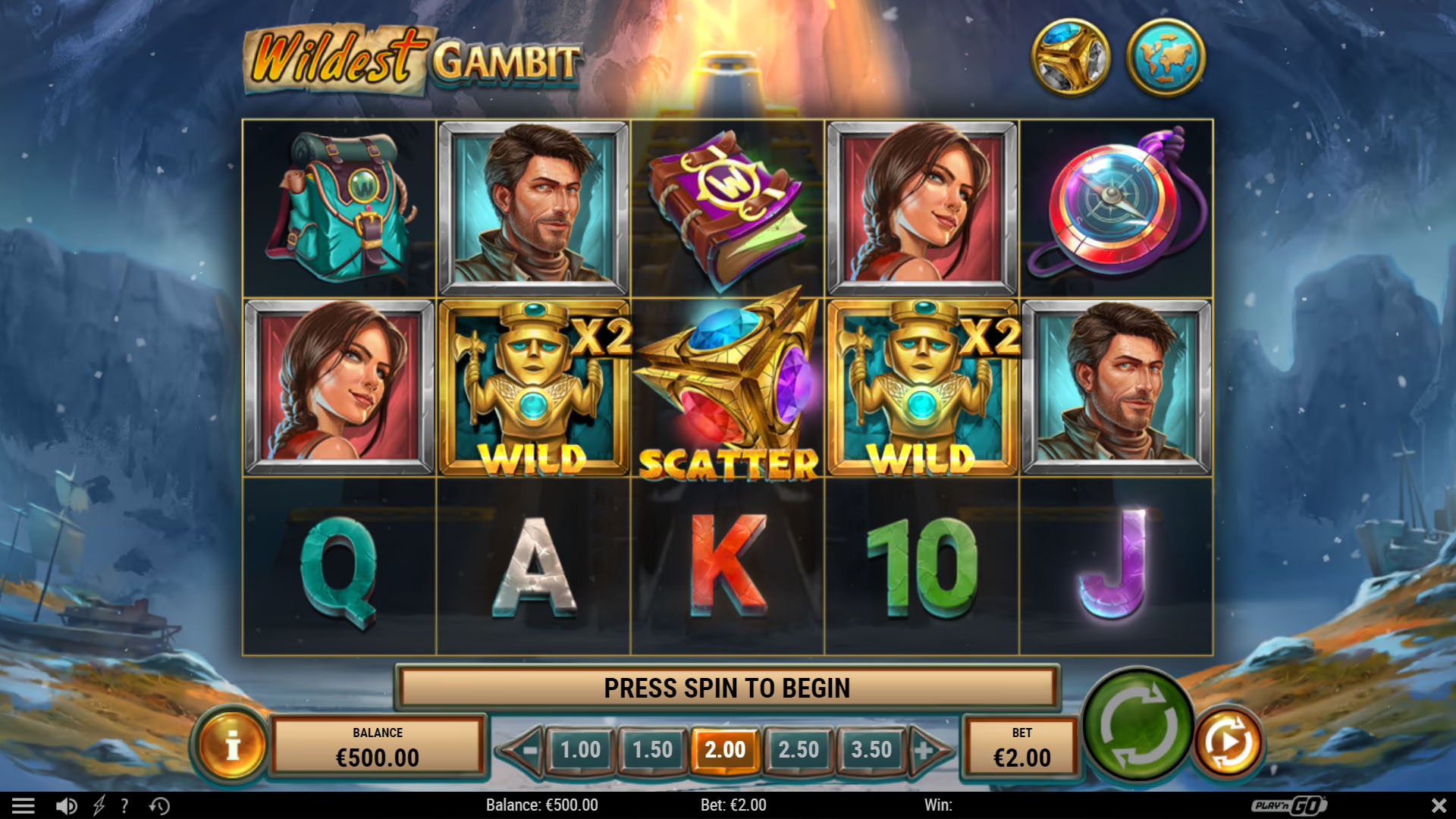Switch to the 3.50 bet amount
The height and width of the screenshot is (819, 1456).
[871, 749]
